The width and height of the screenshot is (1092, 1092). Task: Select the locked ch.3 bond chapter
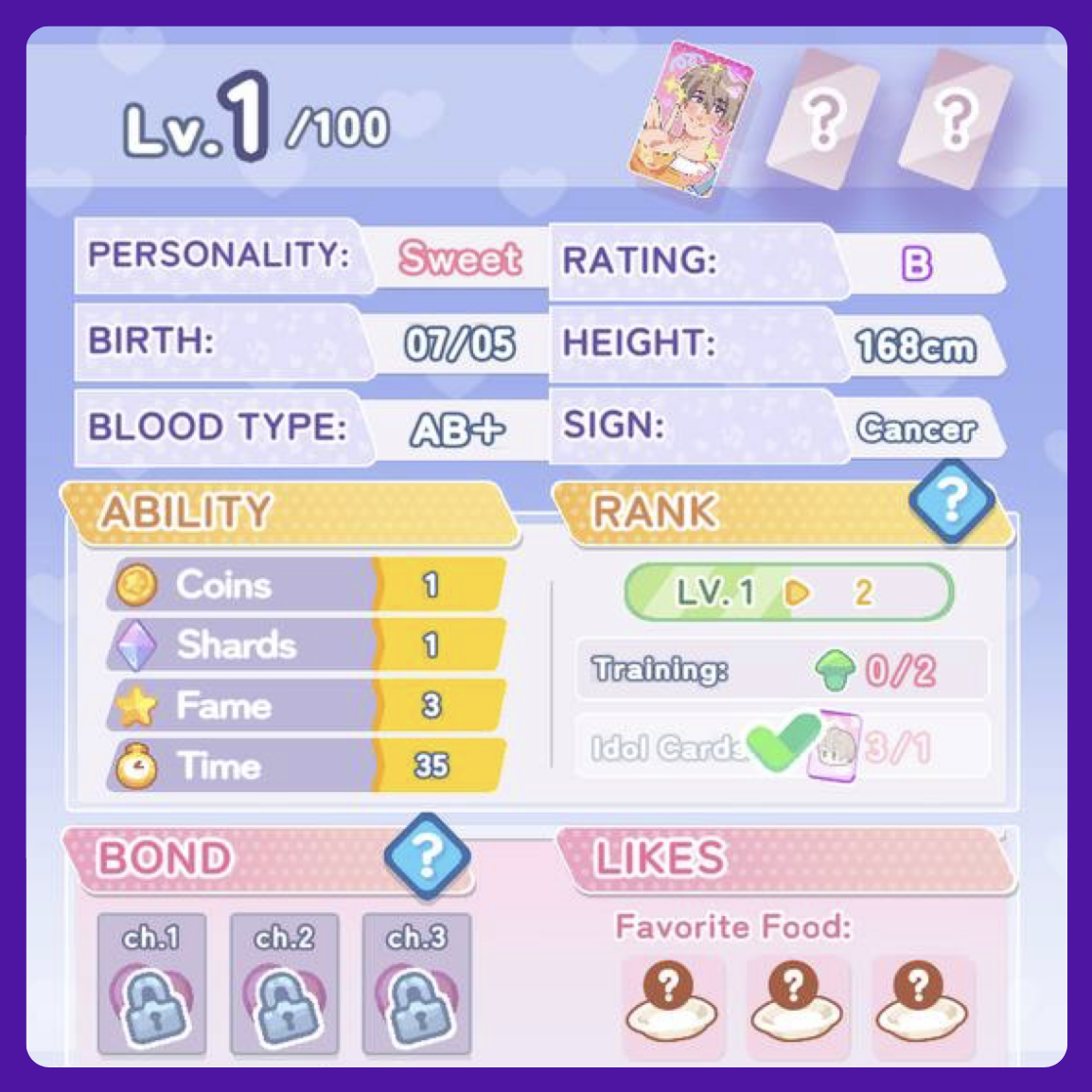416,984
